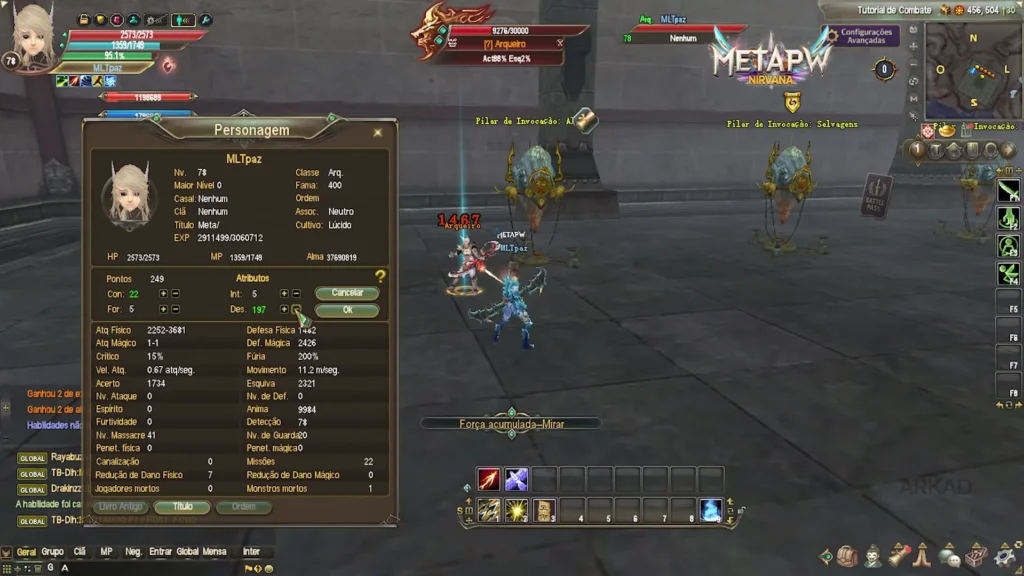The width and height of the screenshot is (1024, 576).
Task: Open the Neg. chat tab
Action: (133, 551)
